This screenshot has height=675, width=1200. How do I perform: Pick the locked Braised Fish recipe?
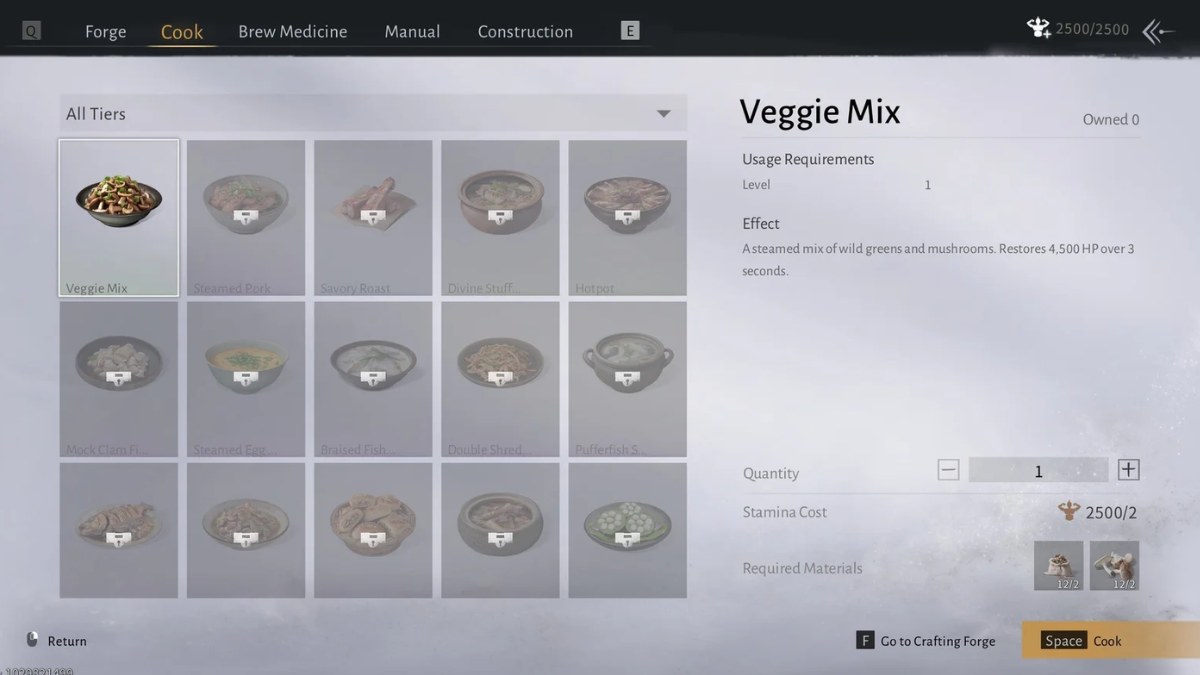[x=373, y=379]
